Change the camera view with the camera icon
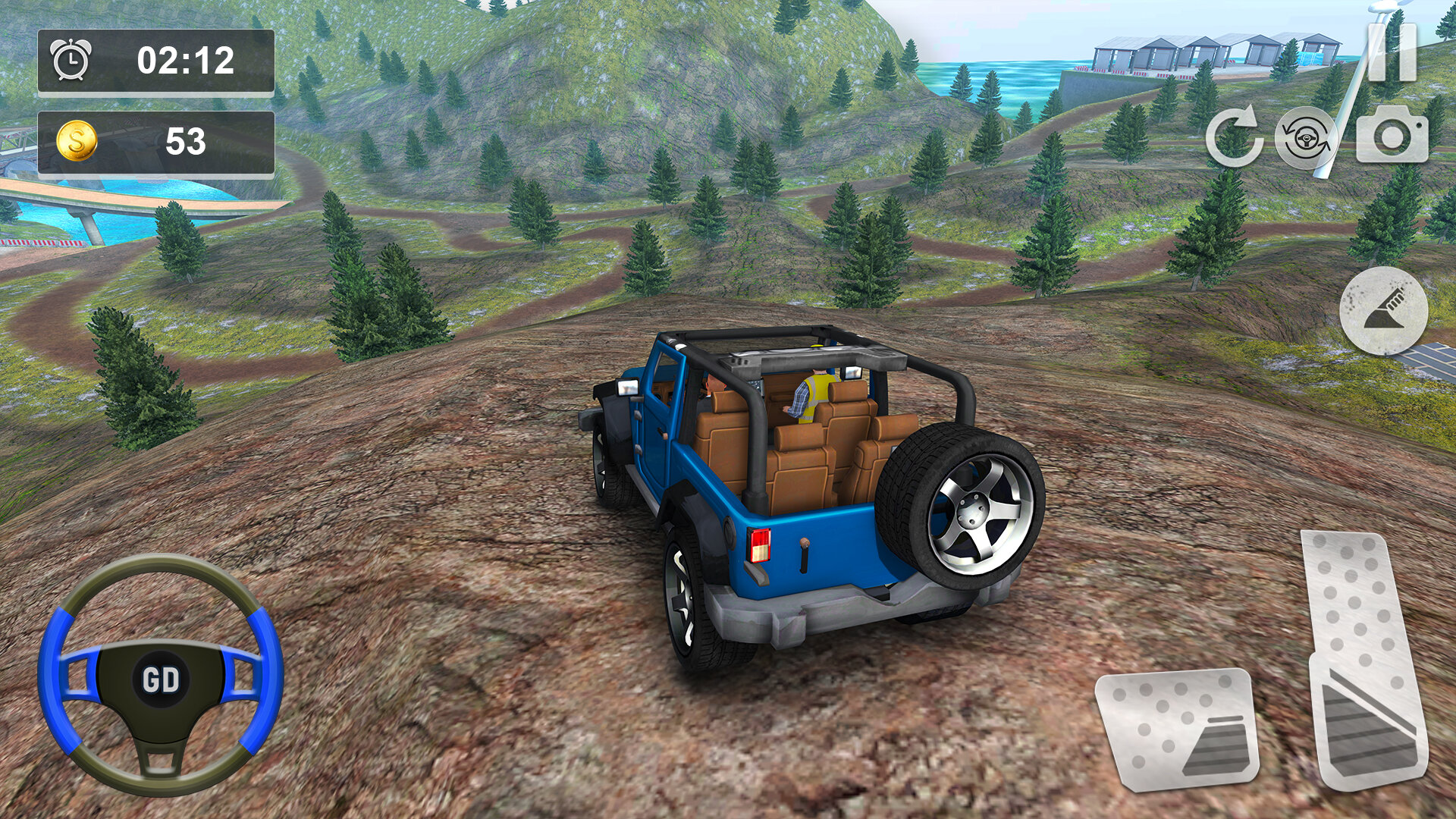Viewport: 1456px width, 819px height. pyautogui.click(x=1392, y=135)
